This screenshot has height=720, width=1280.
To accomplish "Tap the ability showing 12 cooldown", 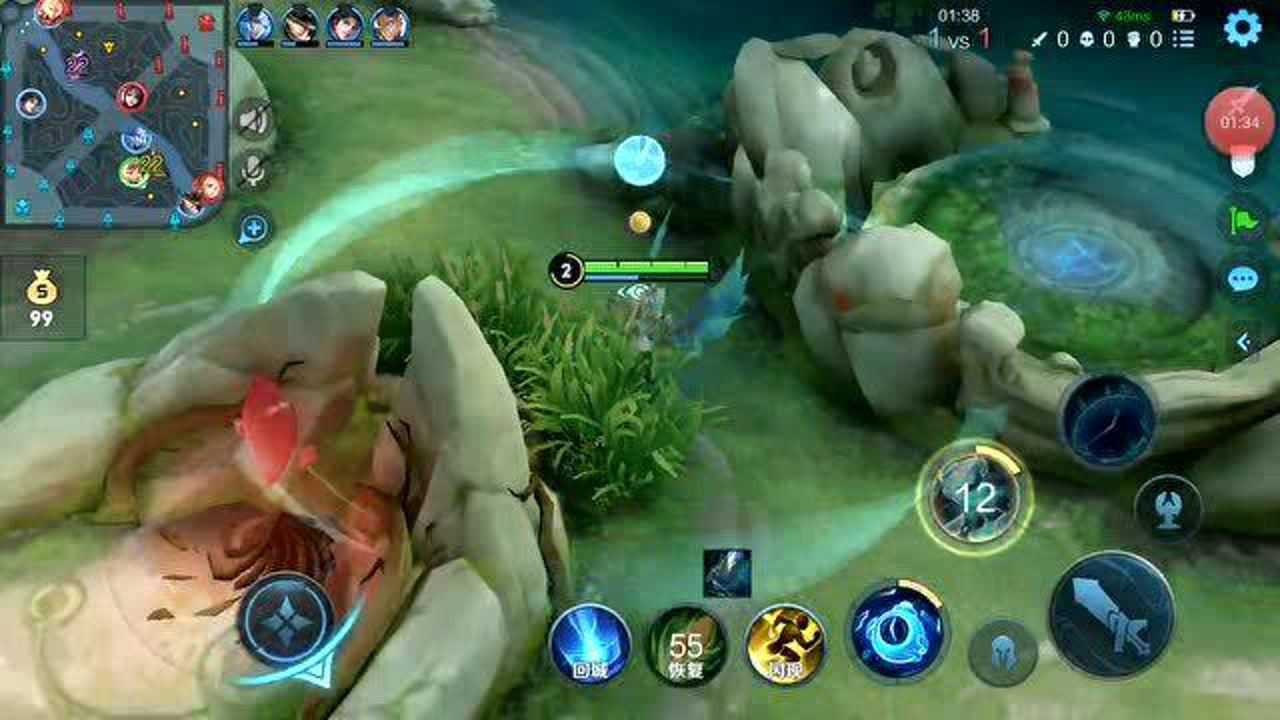I will pos(974,496).
